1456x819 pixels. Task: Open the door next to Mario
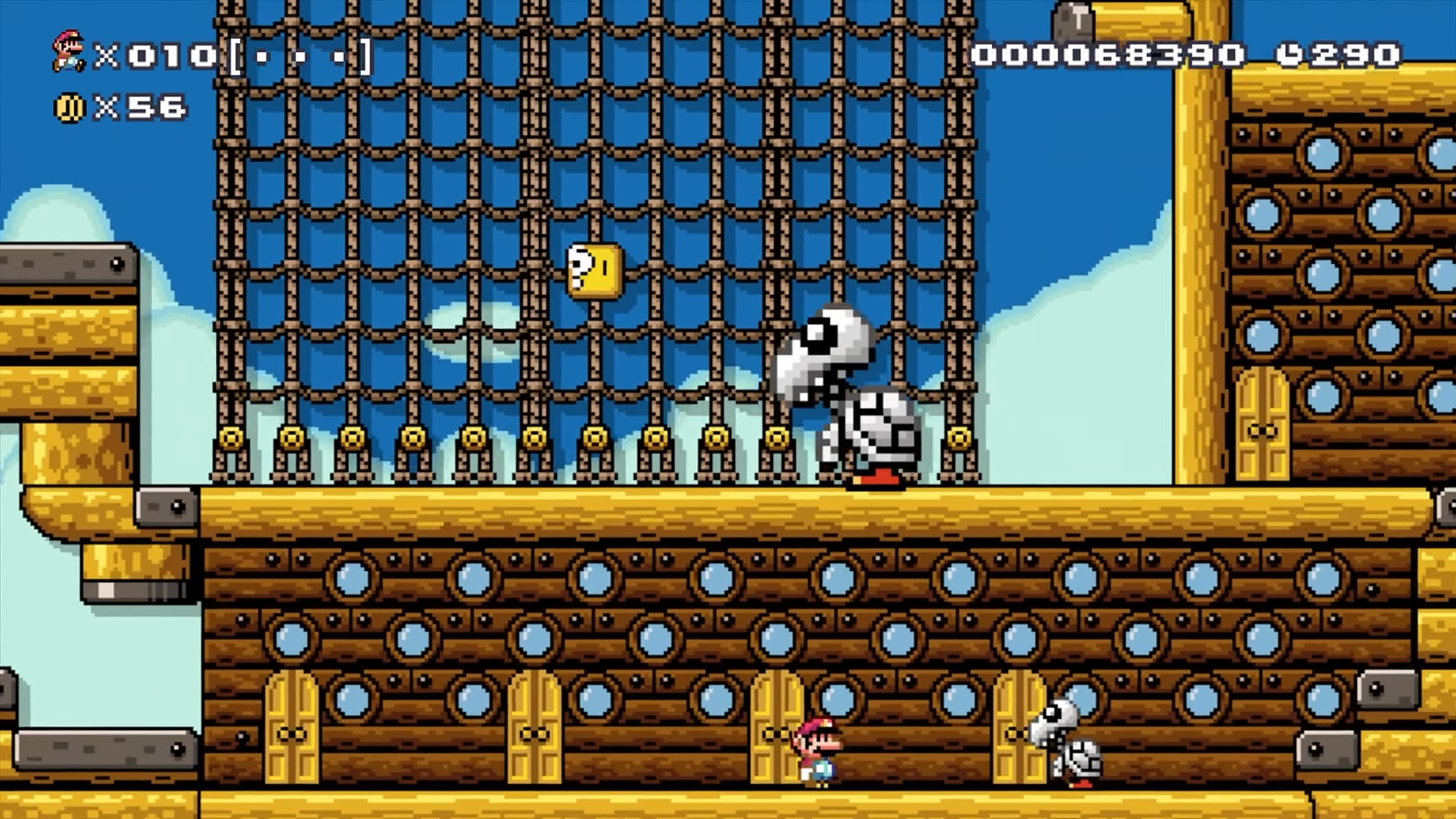tap(777, 733)
